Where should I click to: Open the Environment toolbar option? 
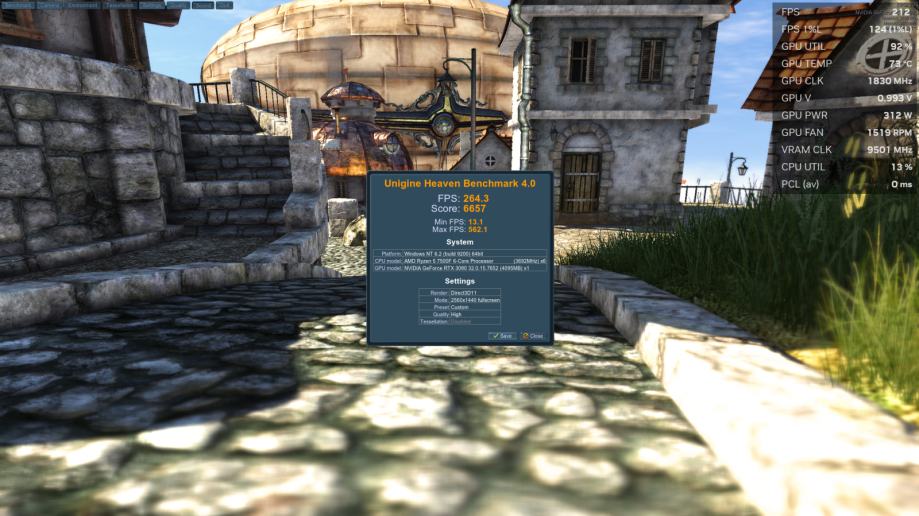coord(83,5)
